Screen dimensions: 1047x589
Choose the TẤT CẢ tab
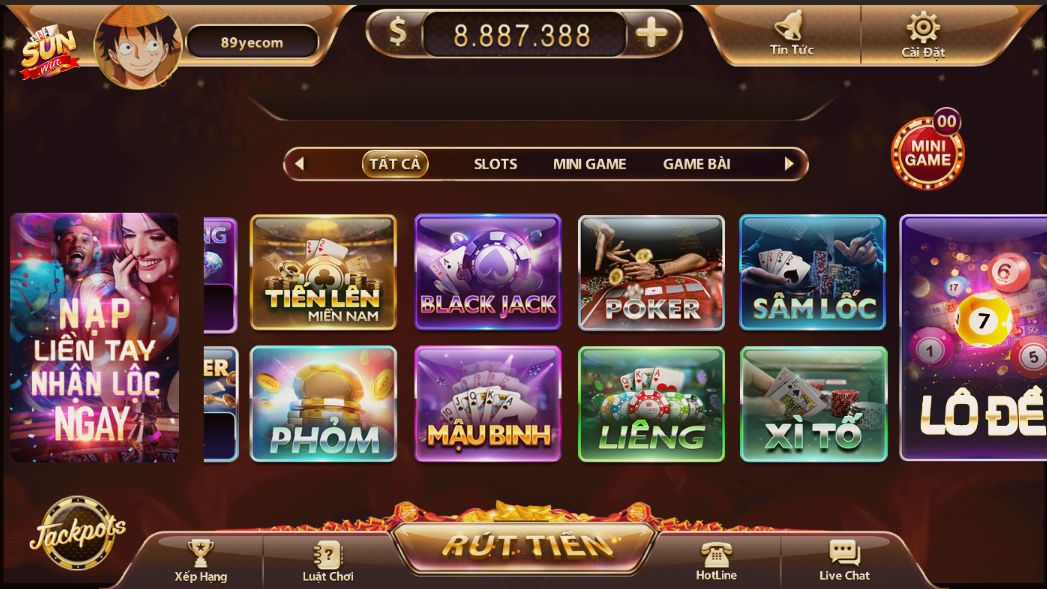pos(395,164)
